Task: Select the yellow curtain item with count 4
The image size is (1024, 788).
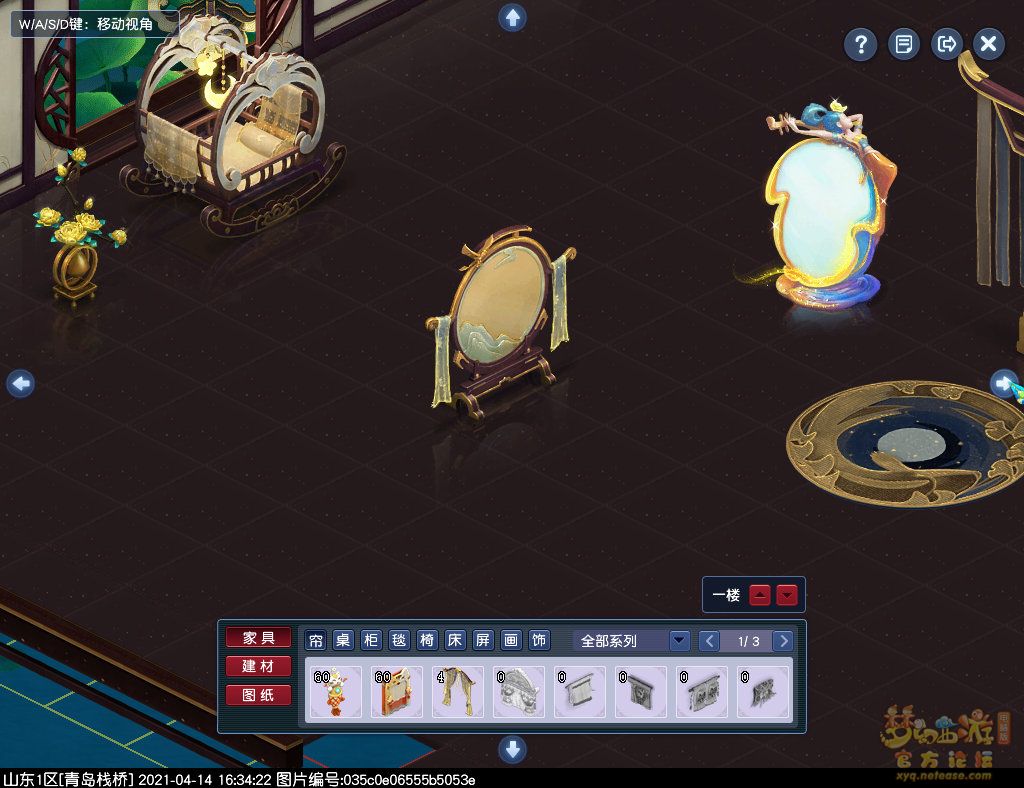Action: pyautogui.click(x=458, y=692)
